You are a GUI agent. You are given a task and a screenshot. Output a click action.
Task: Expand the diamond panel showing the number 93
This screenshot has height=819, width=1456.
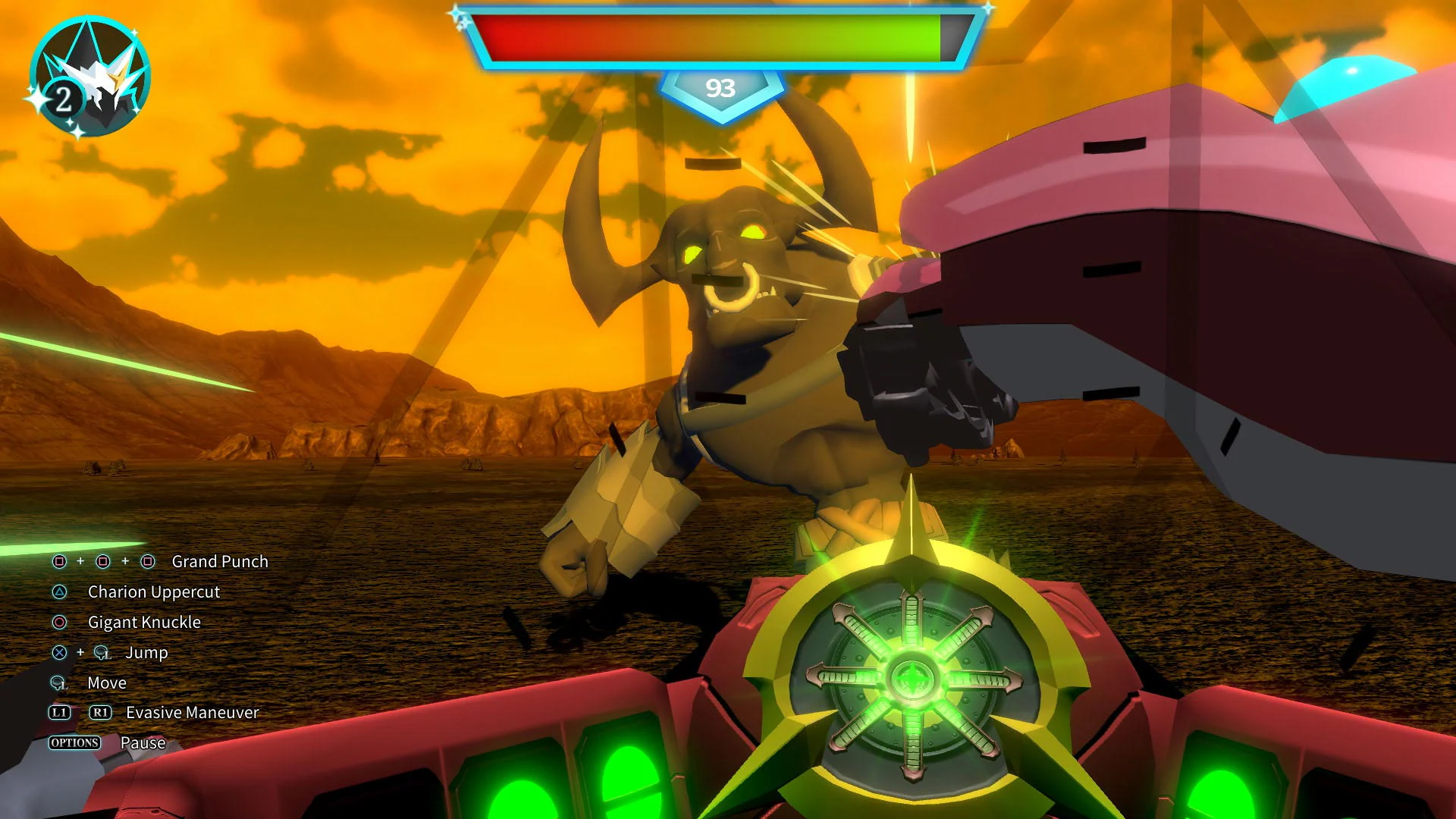(x=722, y=89)
